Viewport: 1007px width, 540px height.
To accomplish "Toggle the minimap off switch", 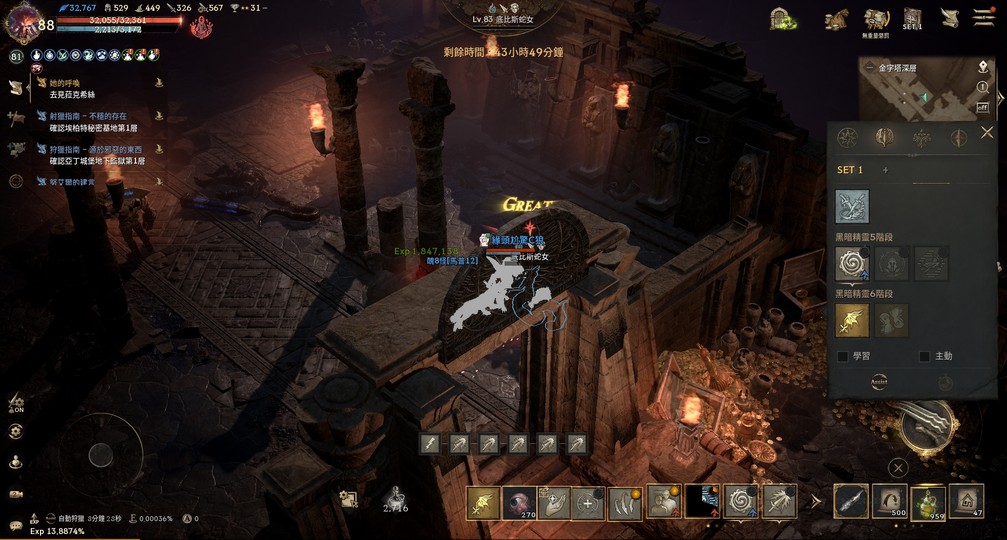I will 982,106.
